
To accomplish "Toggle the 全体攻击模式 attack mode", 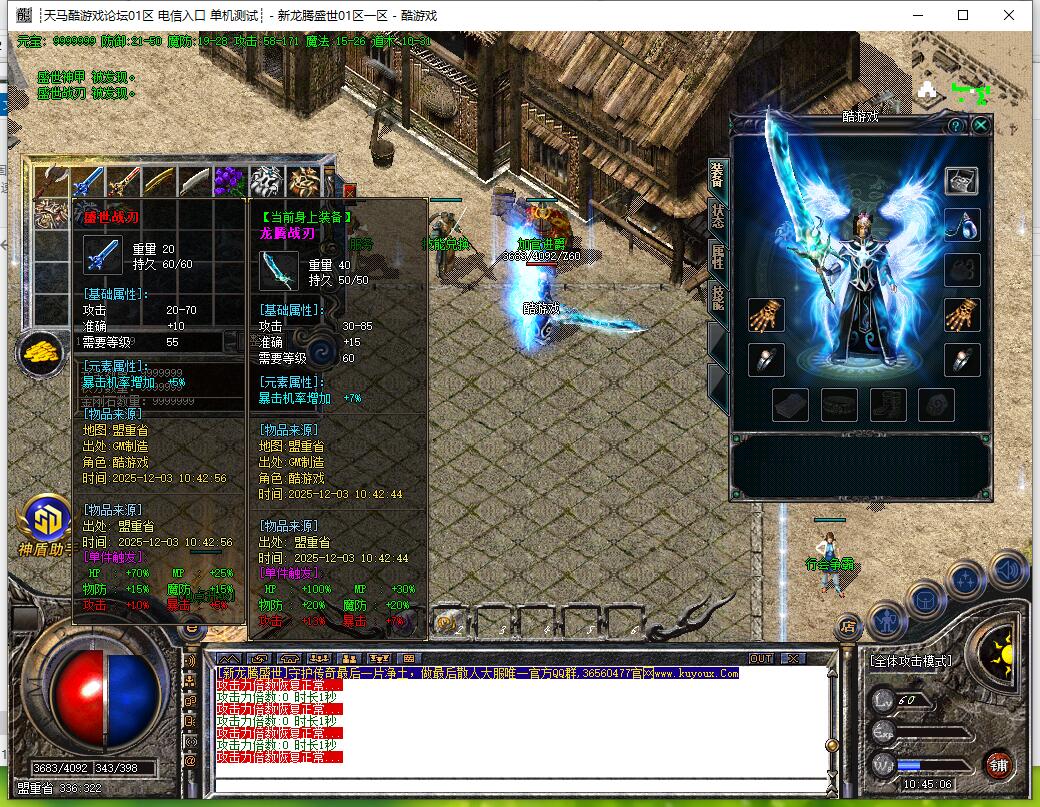I will tap(911, 661).
